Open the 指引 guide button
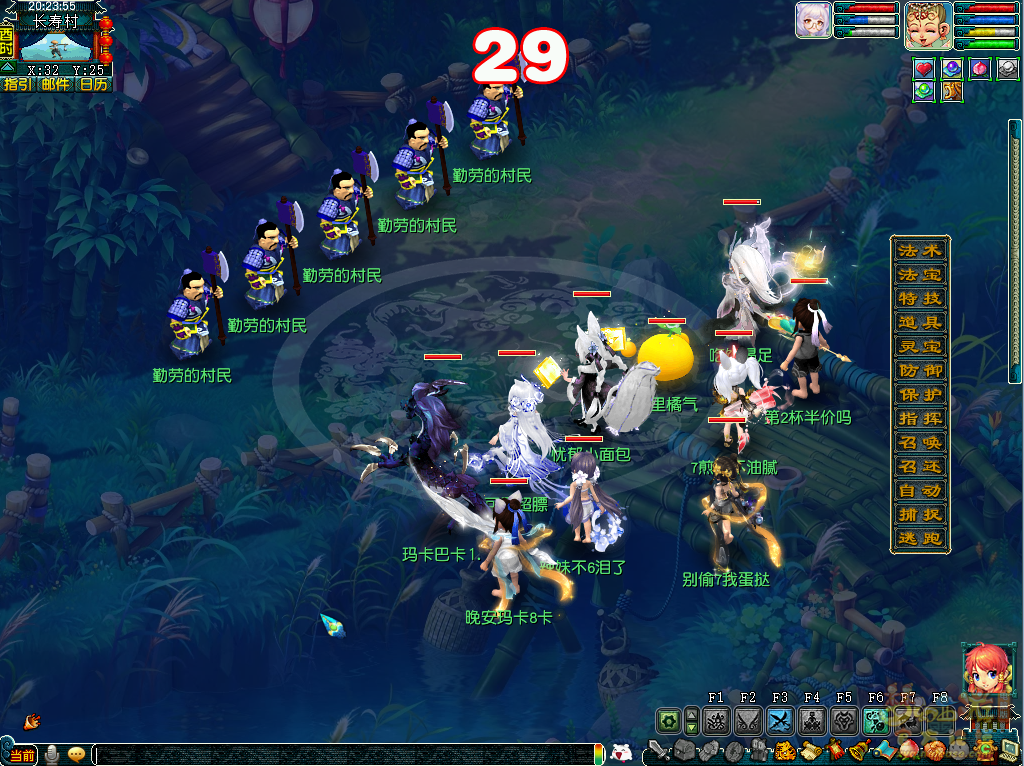Viewport: 1024px width, 766px height. pos(17,84)
